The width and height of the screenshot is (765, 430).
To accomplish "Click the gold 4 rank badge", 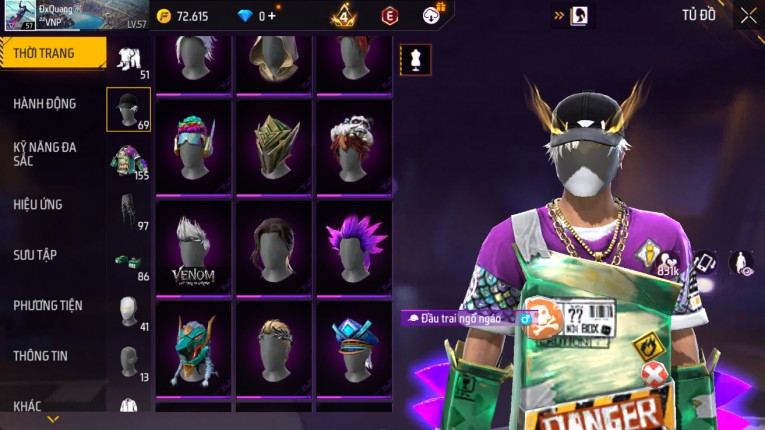I will point(344,16).
